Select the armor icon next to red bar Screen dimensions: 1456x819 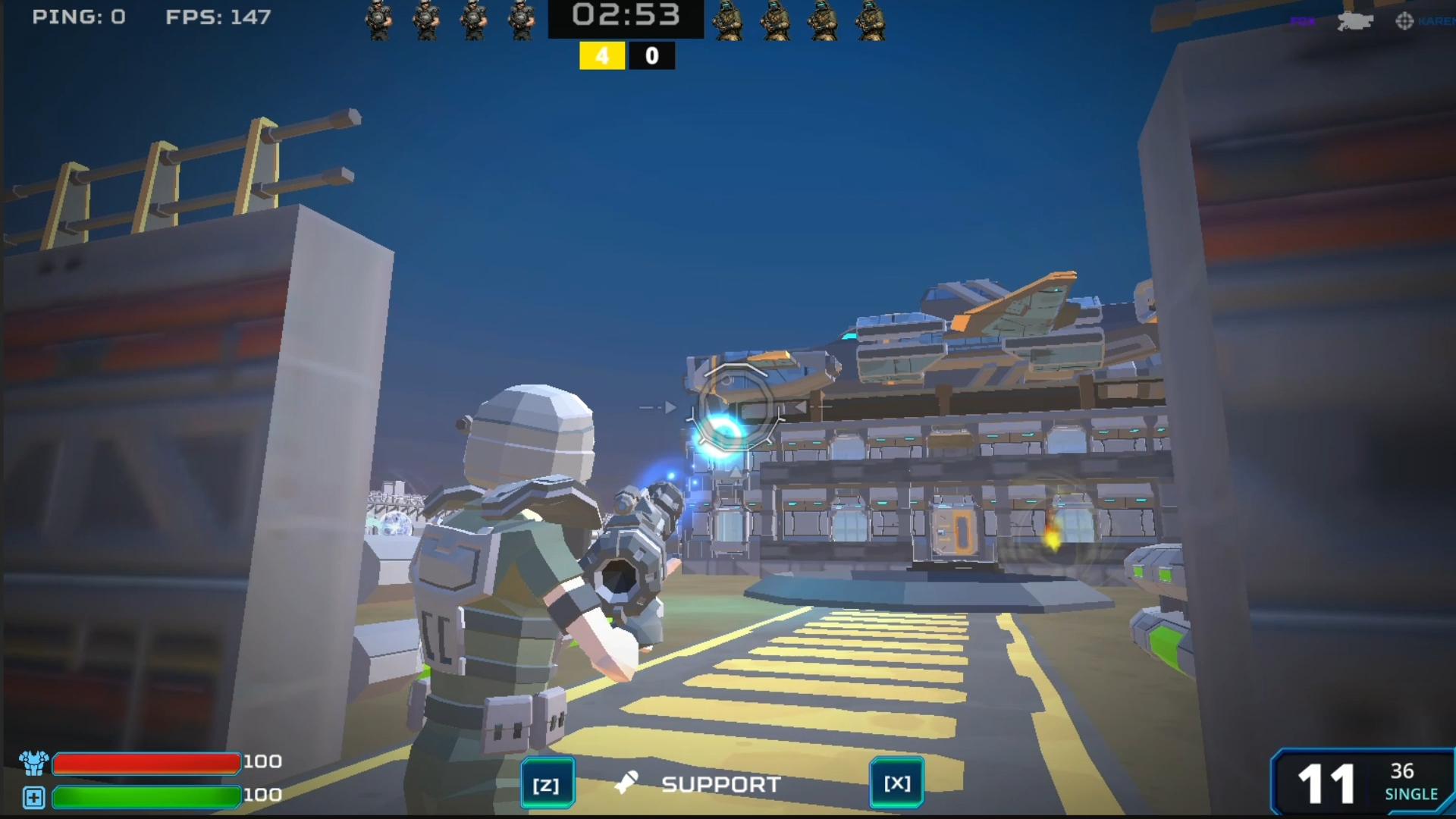33,761
